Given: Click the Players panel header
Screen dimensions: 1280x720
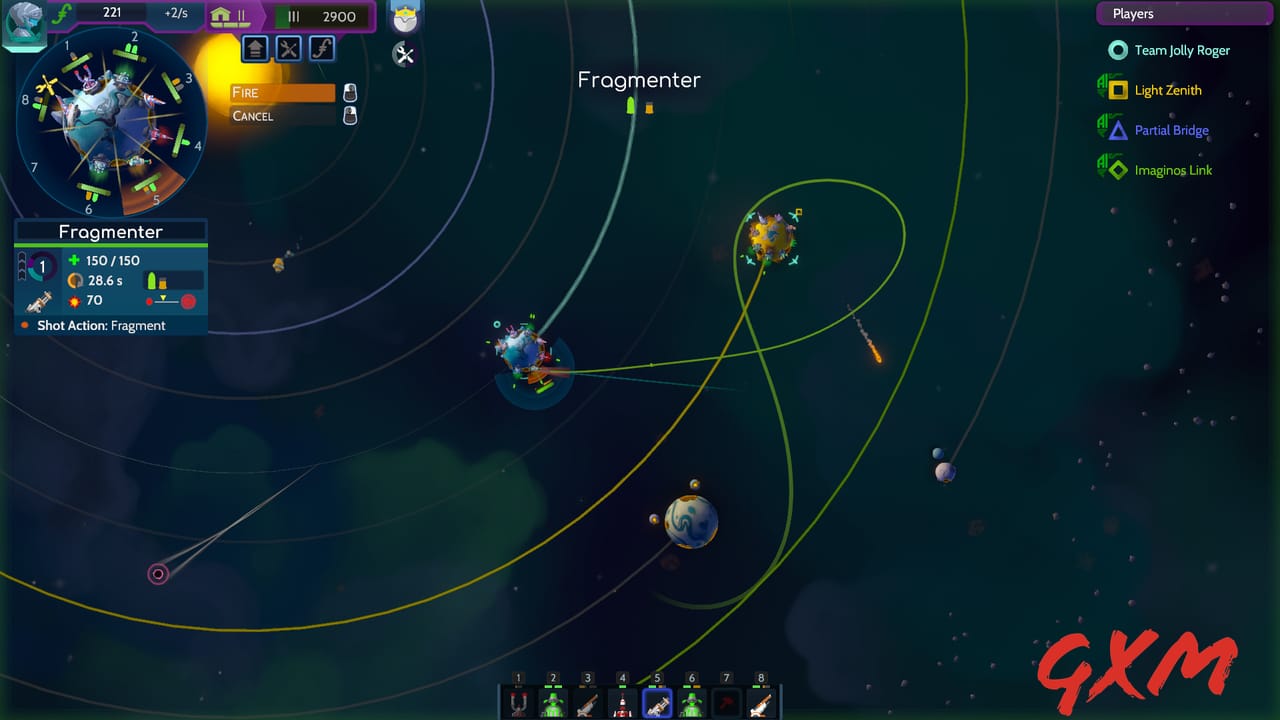Looking at the screenshot, I should click(x=1184, y=13).
